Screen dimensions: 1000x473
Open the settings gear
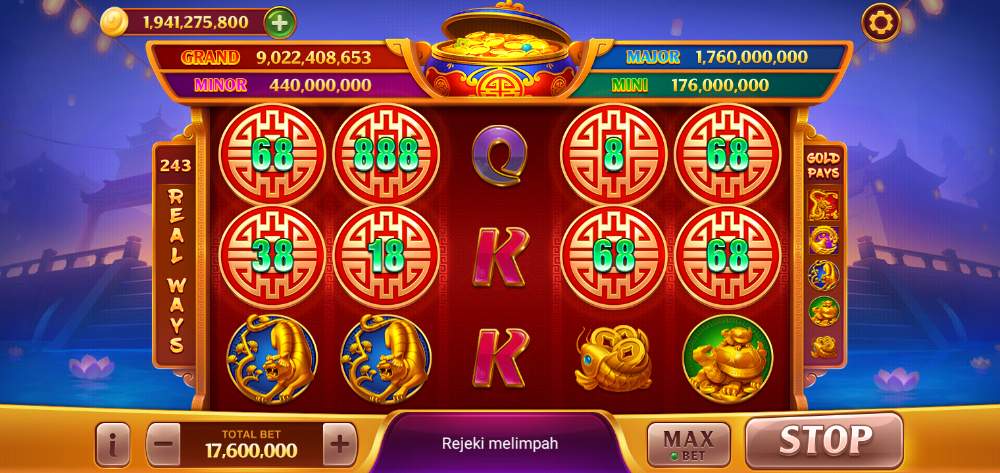(x=881, y=21)
